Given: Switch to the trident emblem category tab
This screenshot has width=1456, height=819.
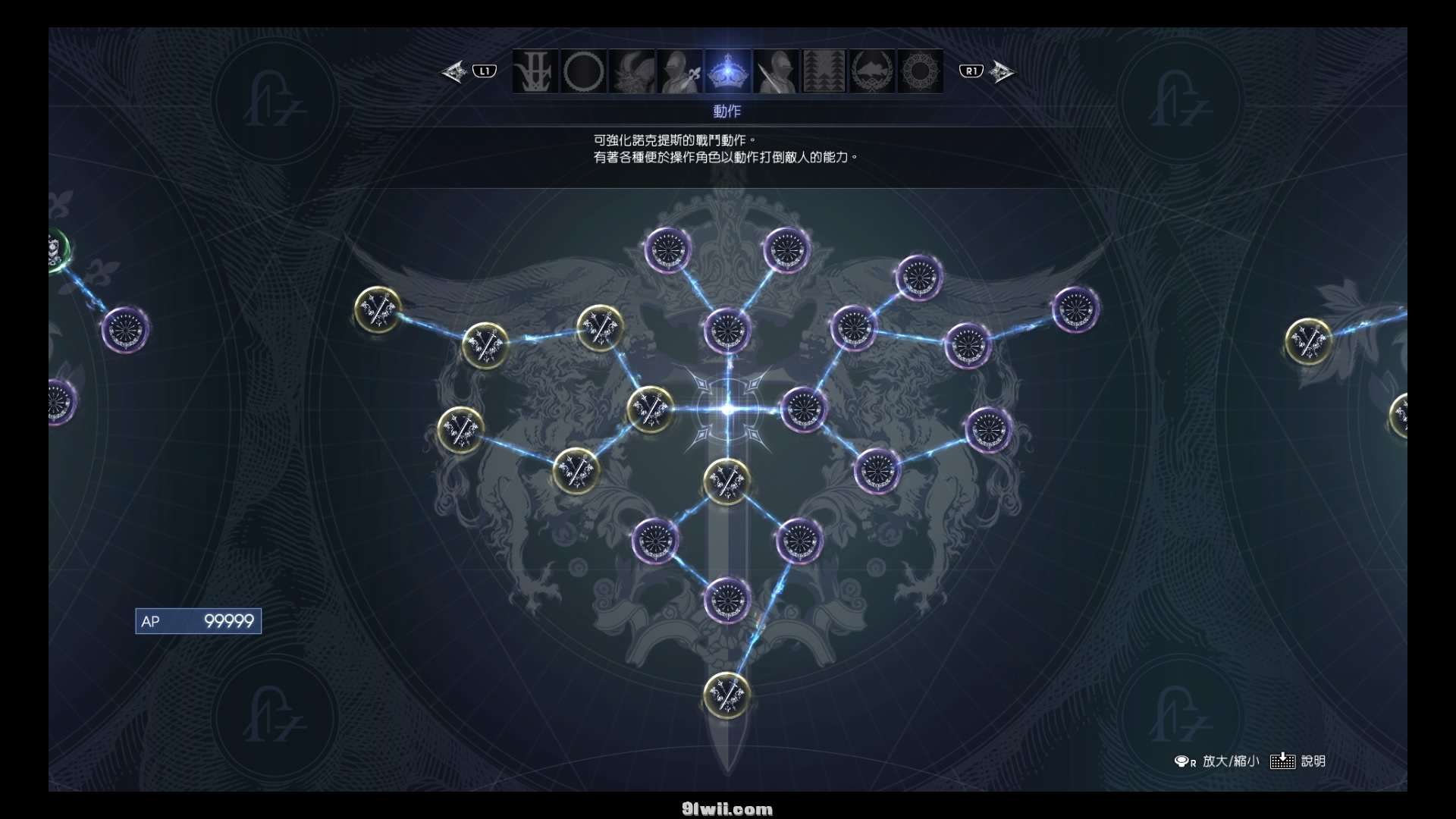Looking at the screenshot, I should 535,72.
